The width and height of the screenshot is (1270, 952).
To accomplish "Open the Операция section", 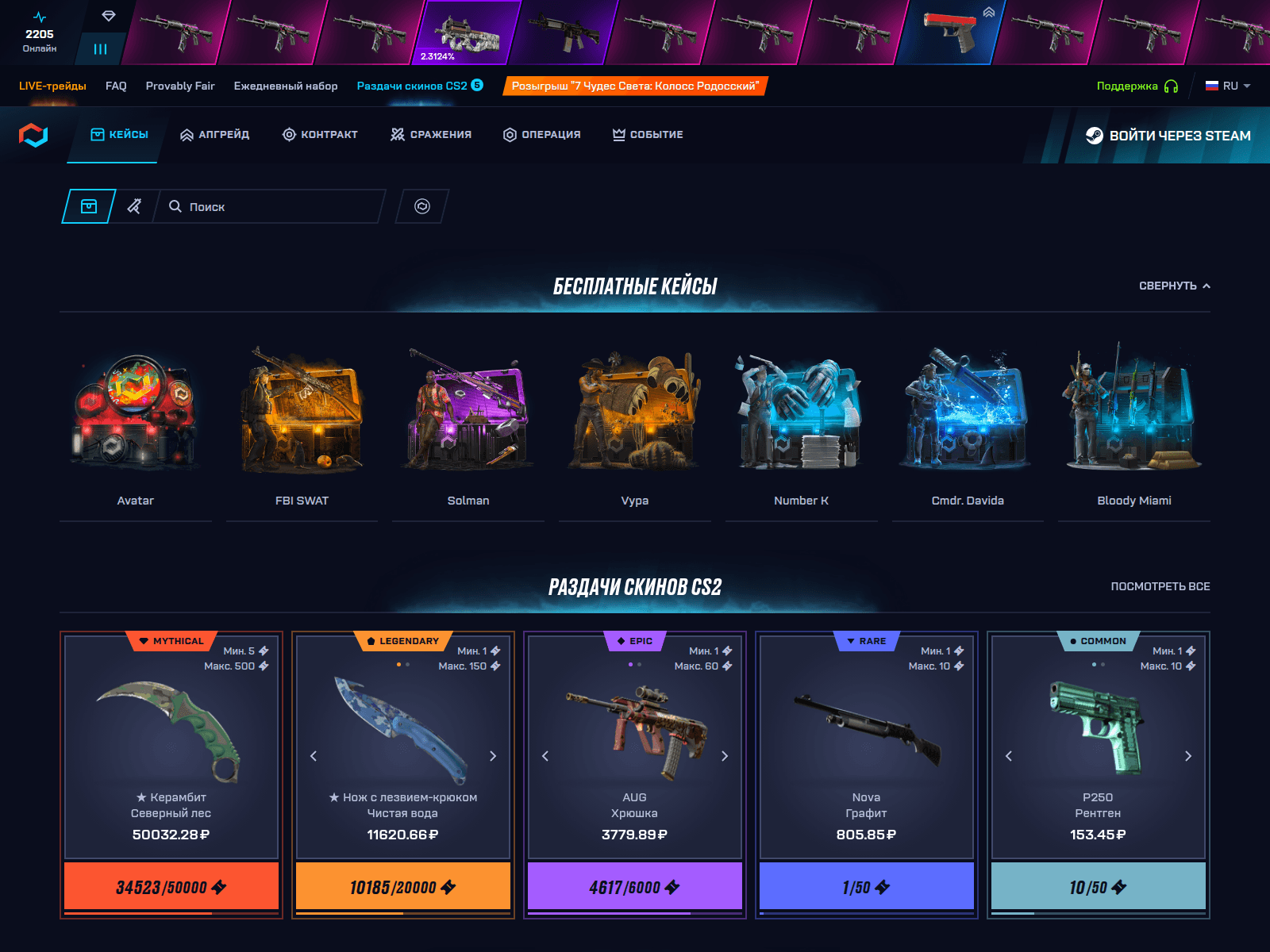I will click(541, 134).
